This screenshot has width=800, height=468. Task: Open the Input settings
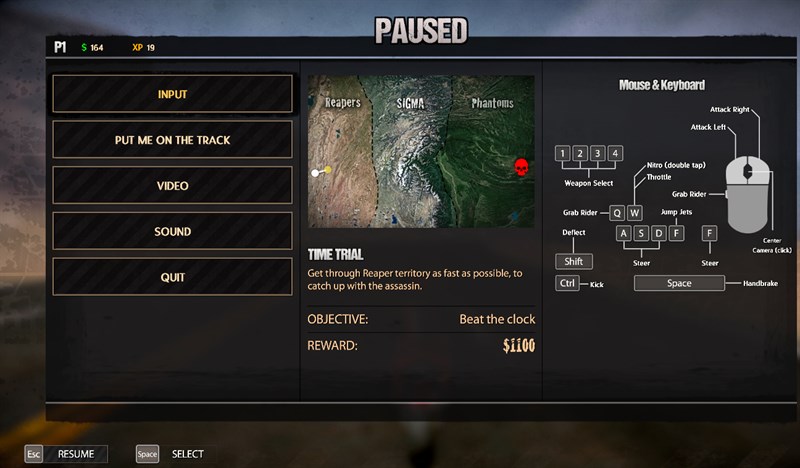tap(172, 94)
